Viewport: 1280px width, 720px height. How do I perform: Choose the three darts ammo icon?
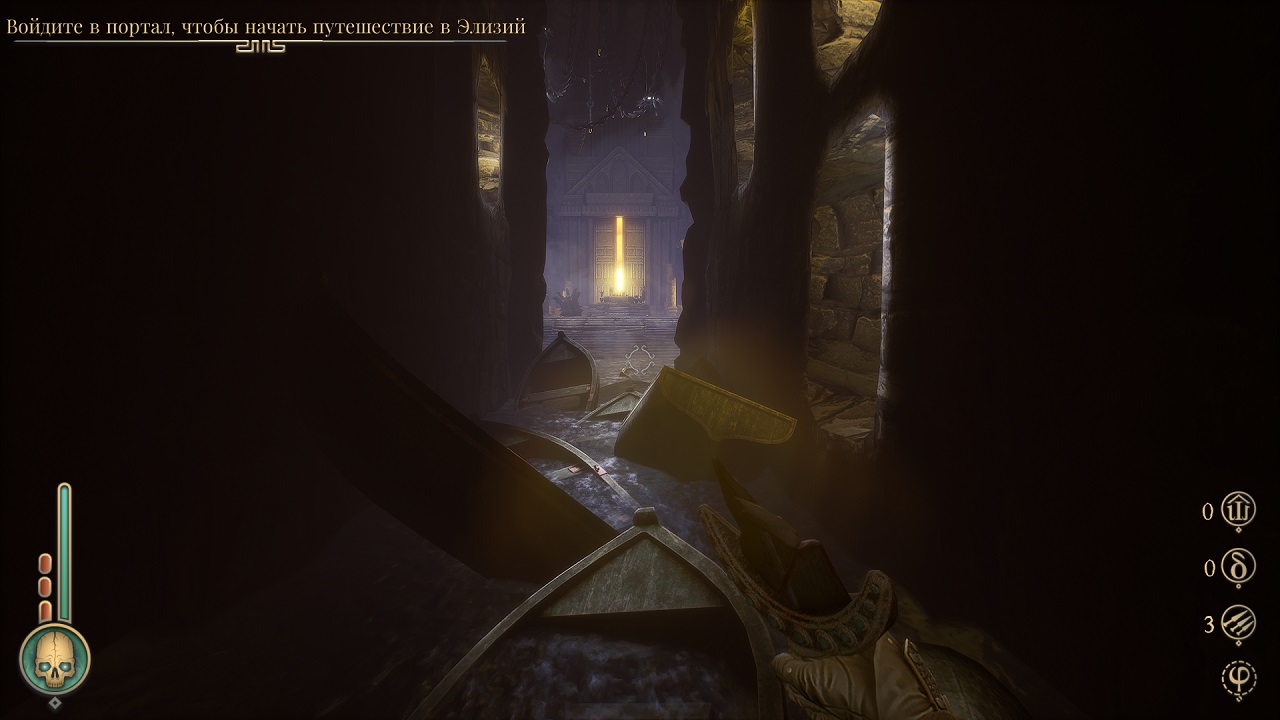(1239, 625)
